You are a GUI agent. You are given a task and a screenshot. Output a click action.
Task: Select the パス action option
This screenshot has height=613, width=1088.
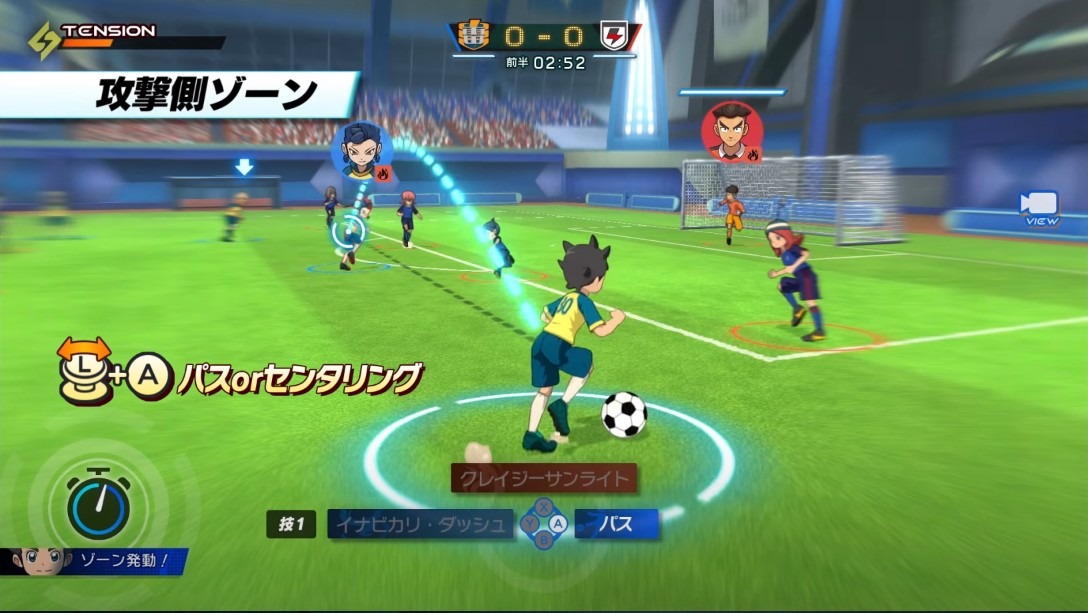(x=616, y=524)
